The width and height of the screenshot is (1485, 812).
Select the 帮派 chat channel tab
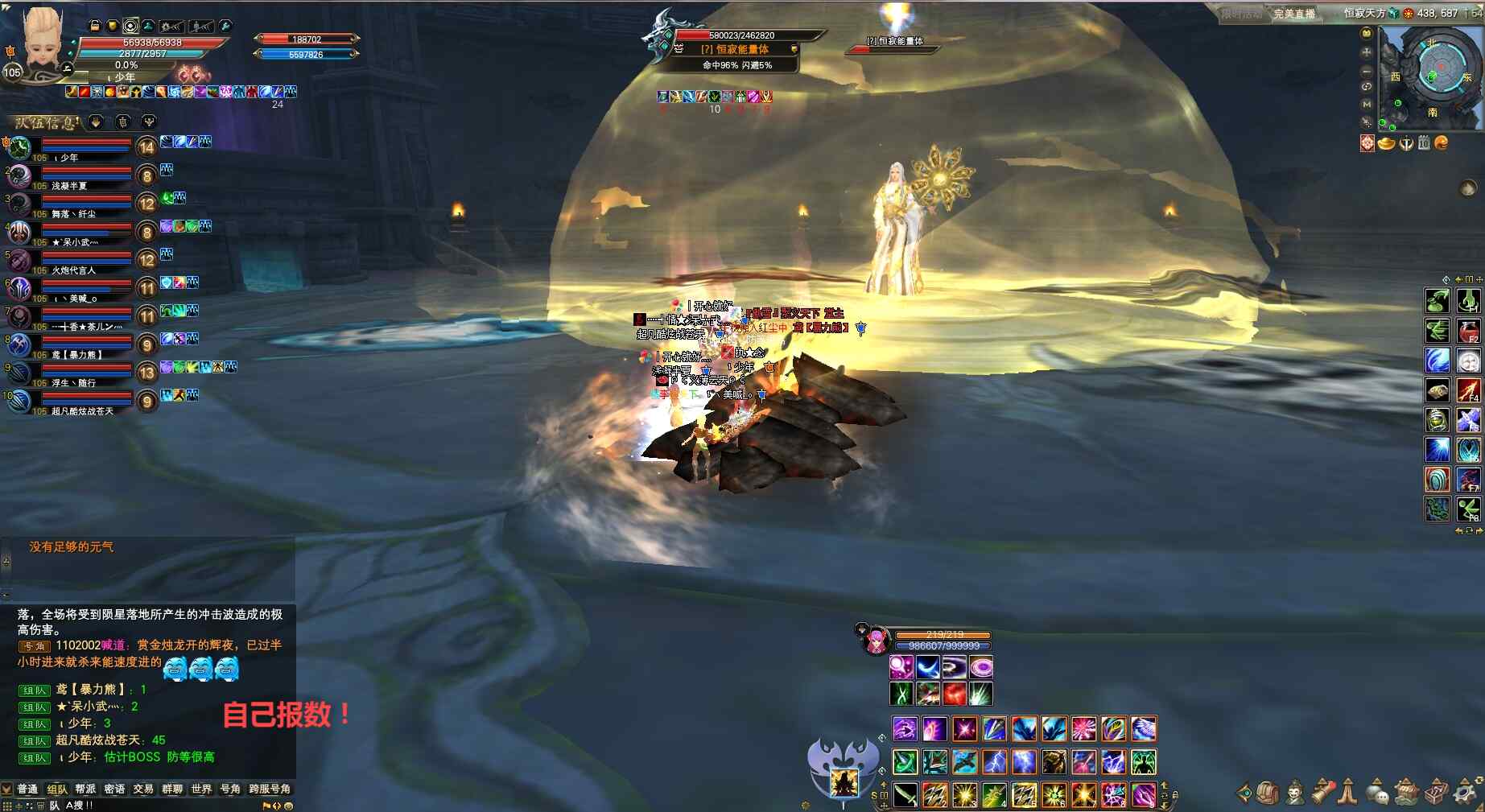(x=85, y=789)
